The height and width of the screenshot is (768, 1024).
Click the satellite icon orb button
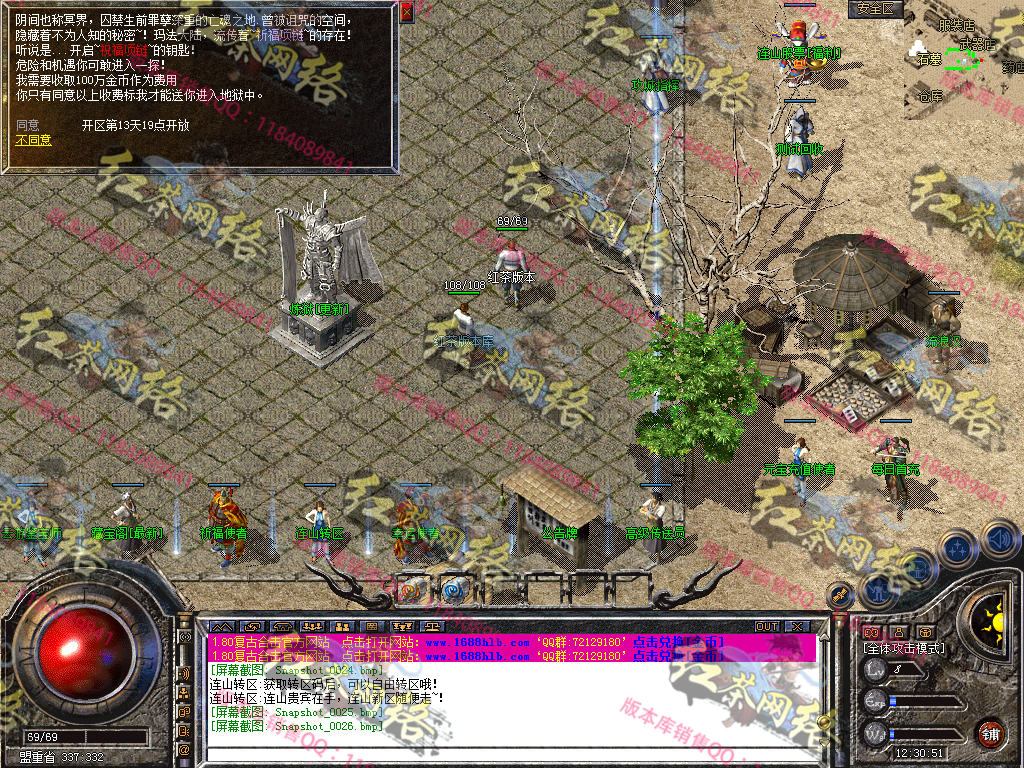(x=840, y=594)
